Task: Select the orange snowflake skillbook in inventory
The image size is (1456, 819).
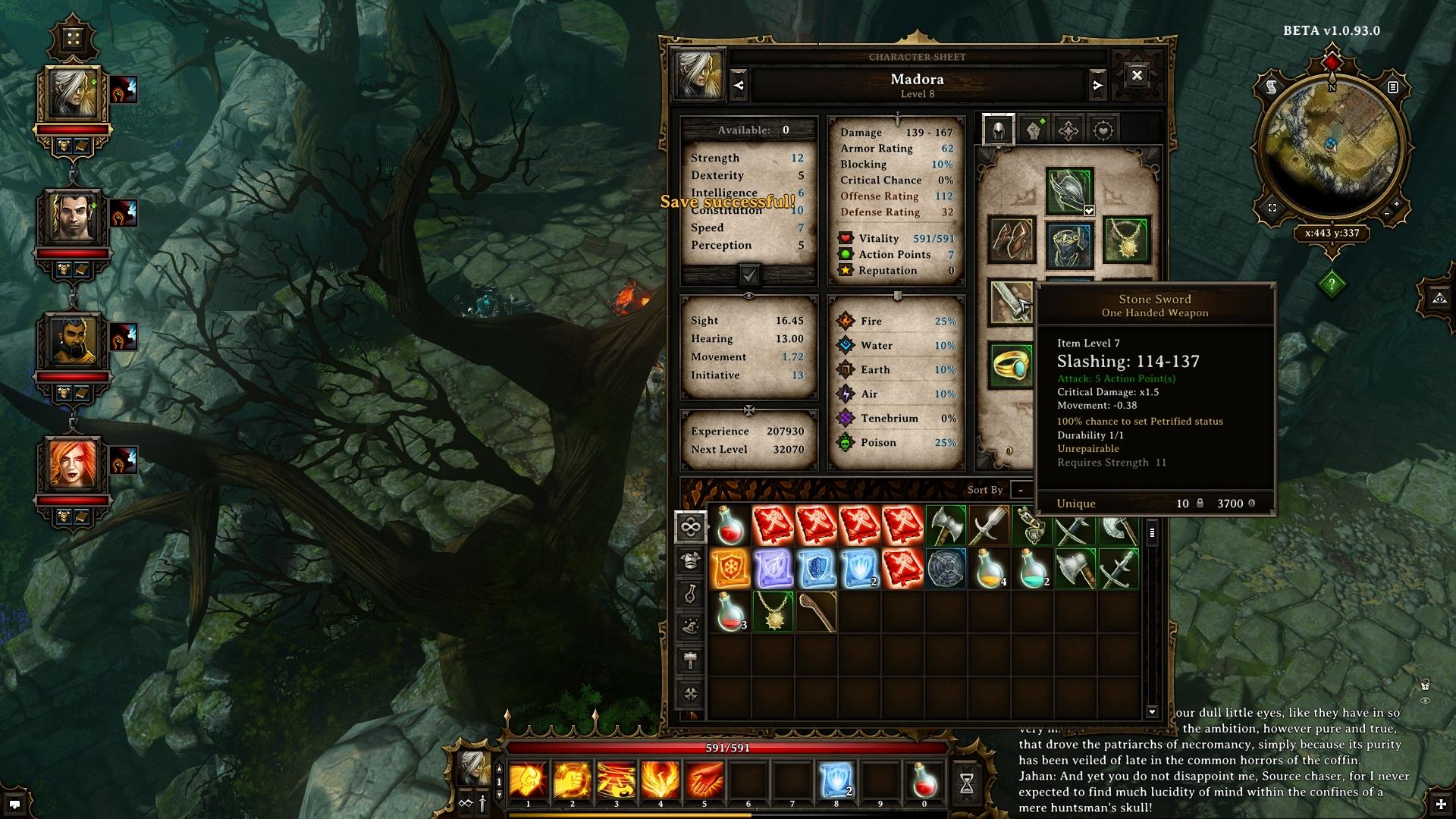Action: (x=730, y=569)
